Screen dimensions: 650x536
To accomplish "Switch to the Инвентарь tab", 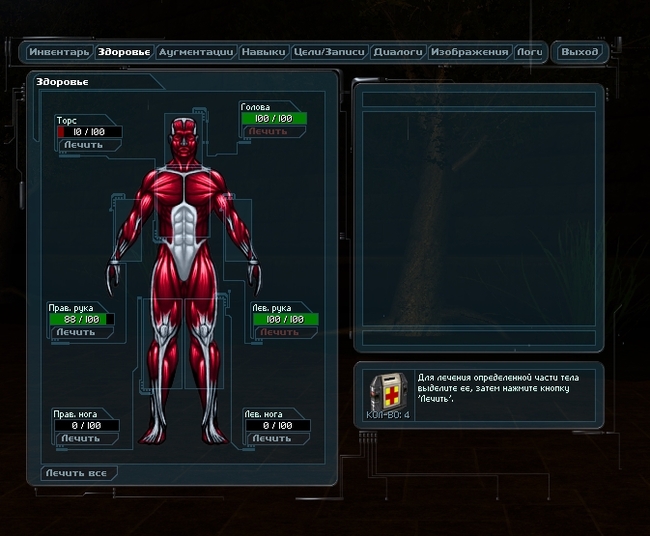I will [x=60, y=52].
